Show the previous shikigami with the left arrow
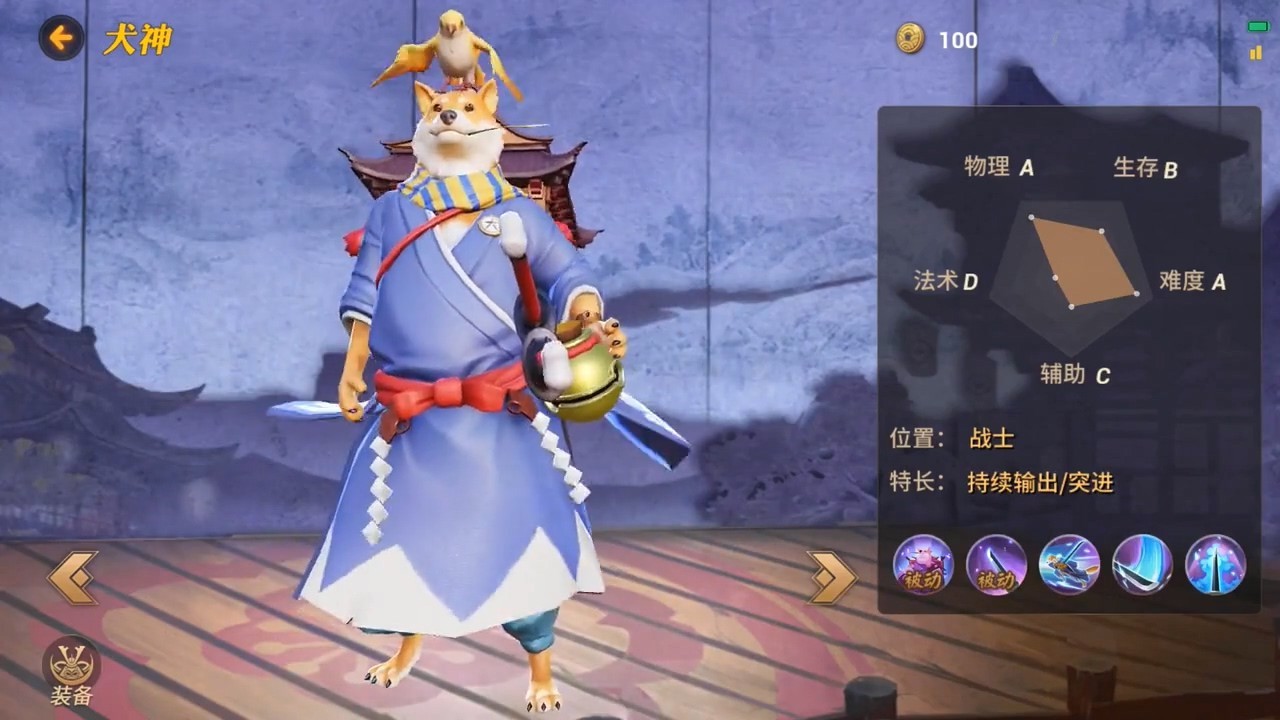The width and height of the screenshot is (1280, 720). click(x=73, y=577)
